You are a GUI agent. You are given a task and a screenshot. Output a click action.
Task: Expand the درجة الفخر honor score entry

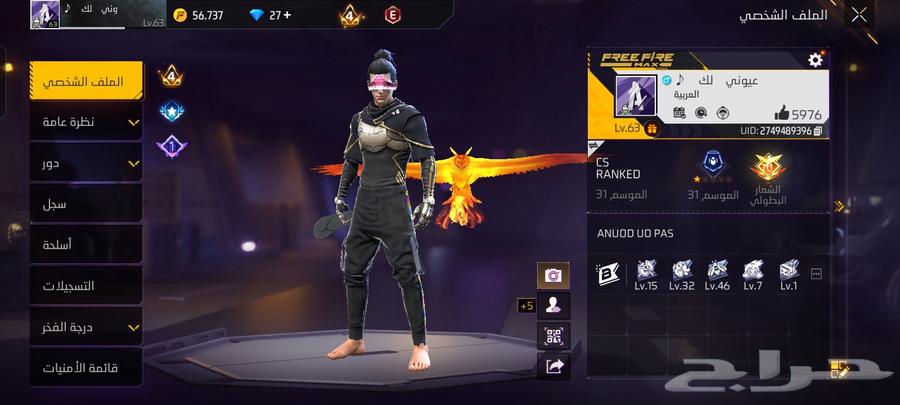pos(87,327)
